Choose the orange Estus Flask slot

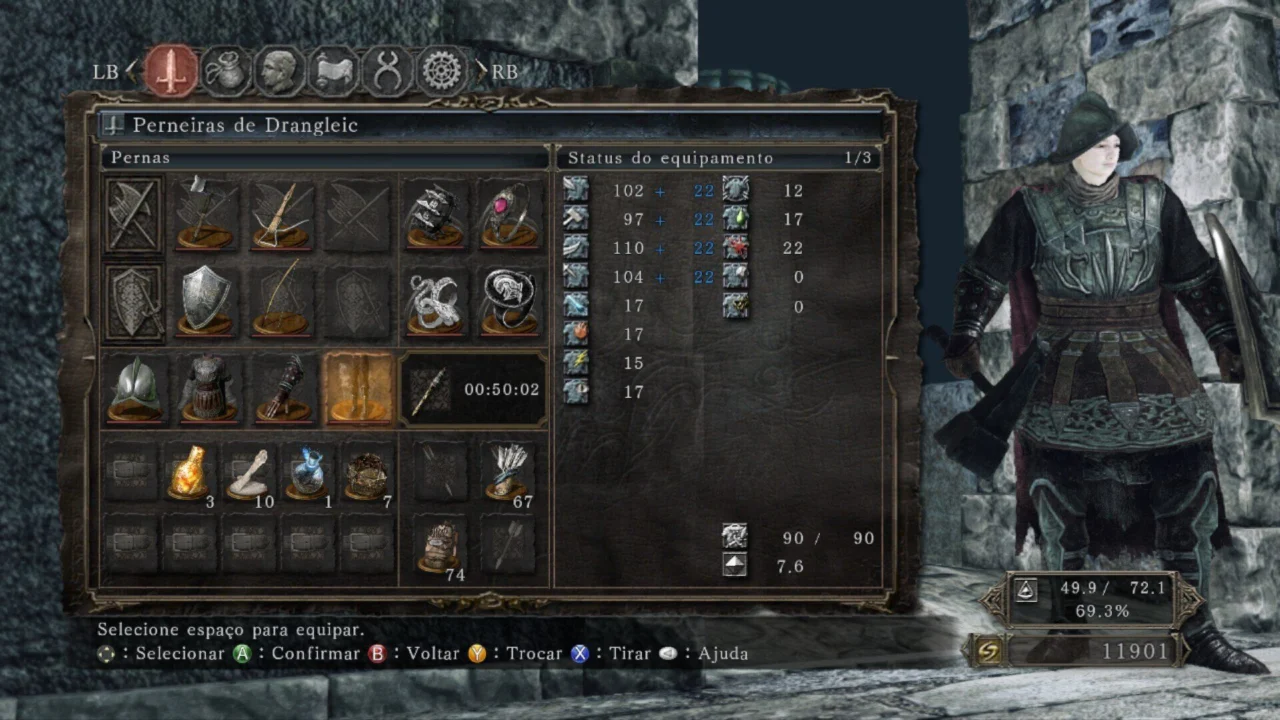coord(189,472)
